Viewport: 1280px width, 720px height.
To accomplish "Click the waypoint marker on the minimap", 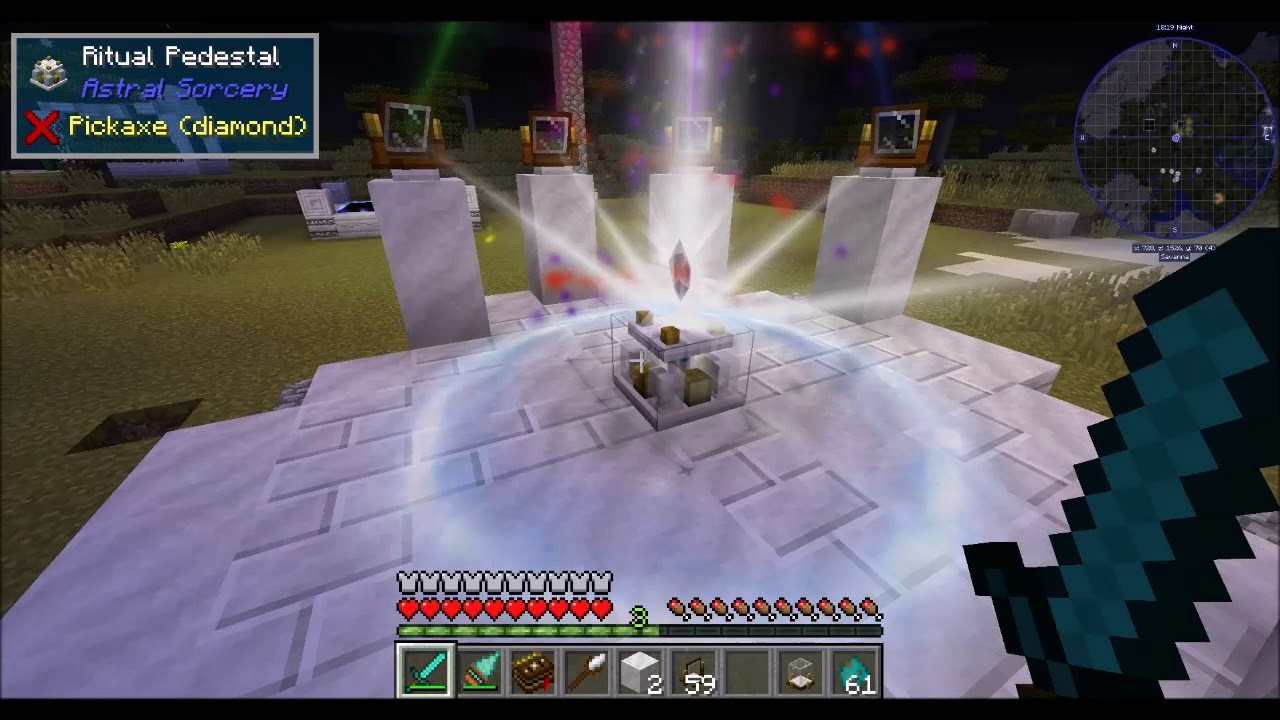I will tap(1148, 124).
